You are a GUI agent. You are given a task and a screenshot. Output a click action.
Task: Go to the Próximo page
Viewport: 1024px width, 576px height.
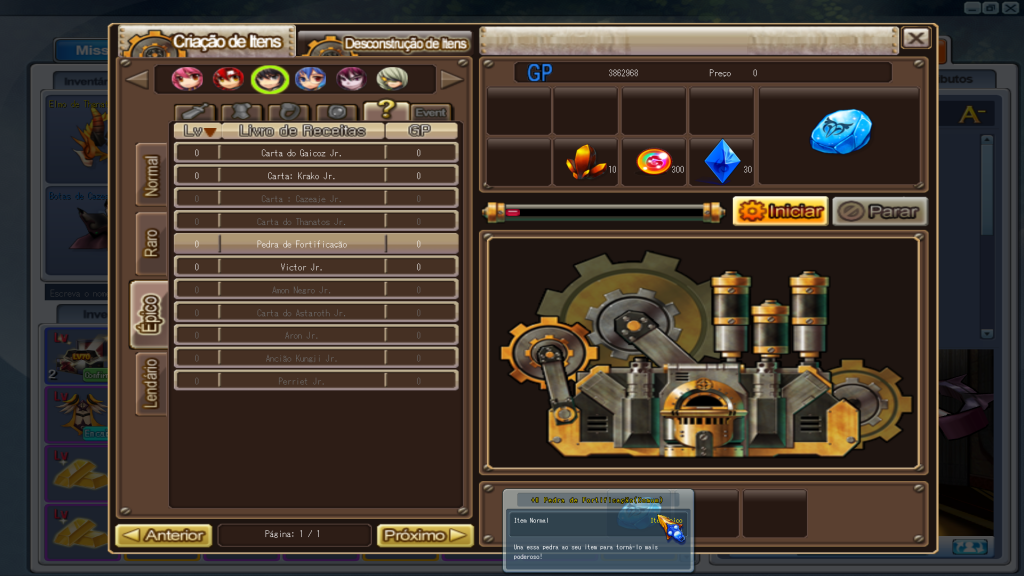click(x=425, y=535)
